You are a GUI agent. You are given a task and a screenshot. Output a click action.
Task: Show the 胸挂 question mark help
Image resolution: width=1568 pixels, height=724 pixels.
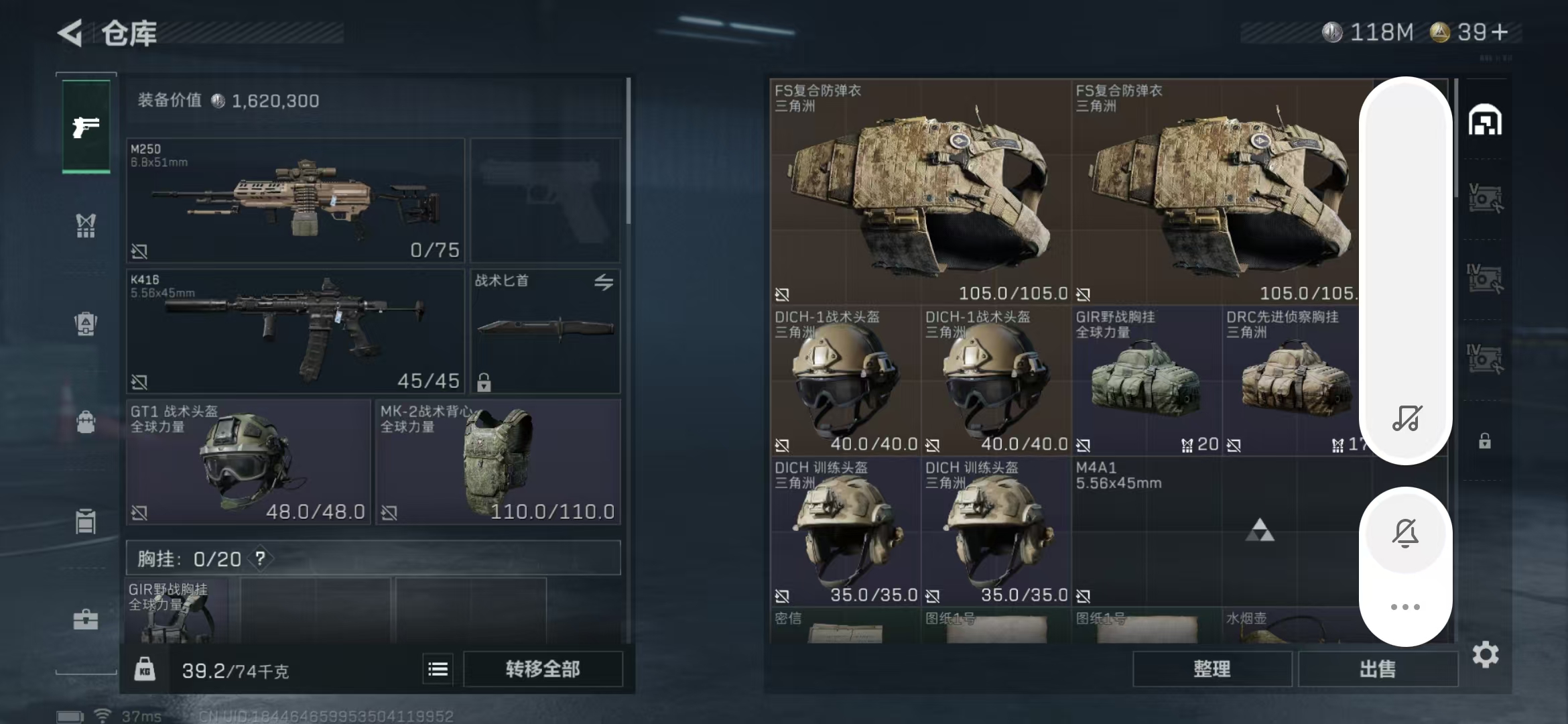pos(260,558)
